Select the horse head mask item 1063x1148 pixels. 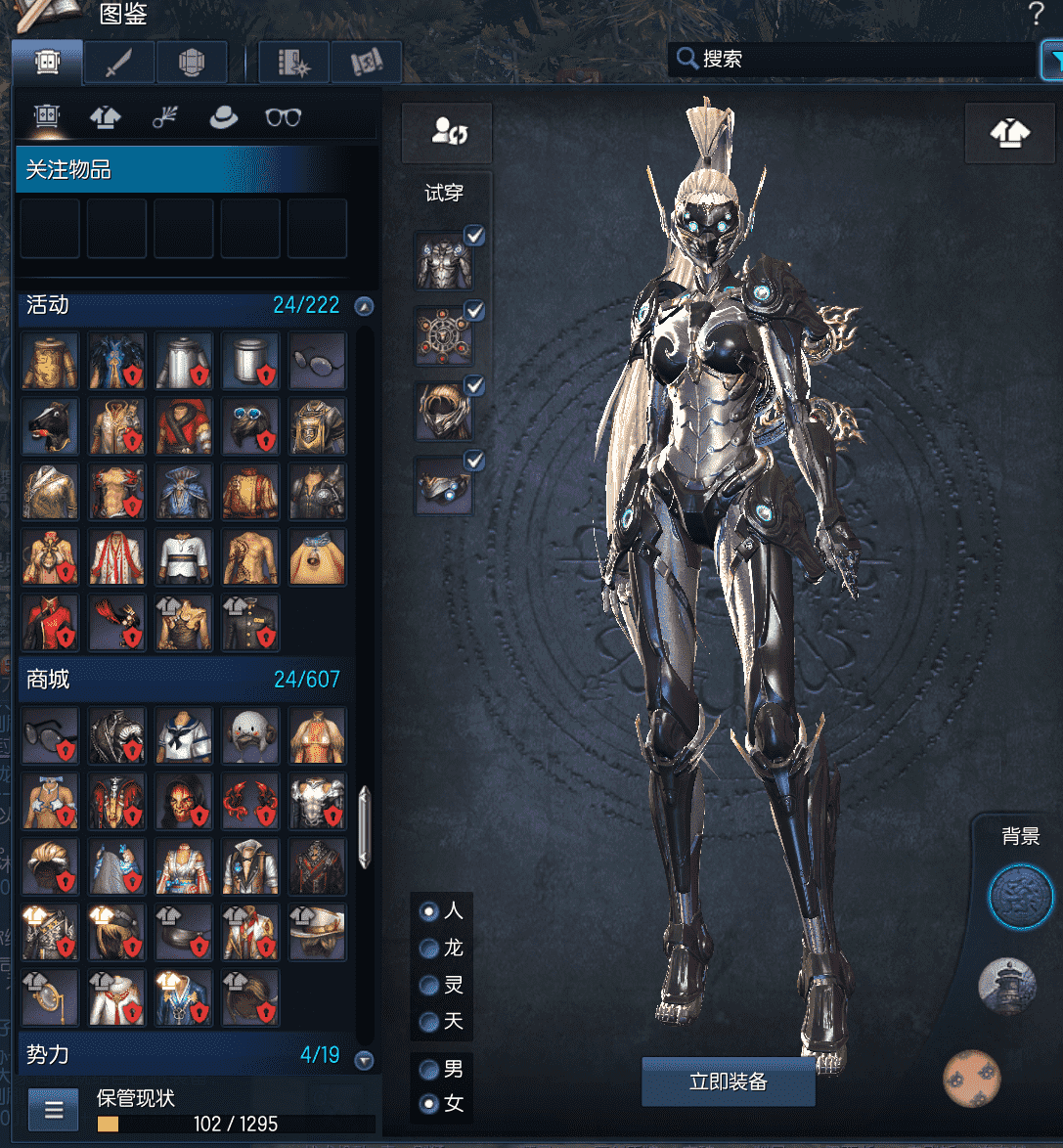click(50, 426)
